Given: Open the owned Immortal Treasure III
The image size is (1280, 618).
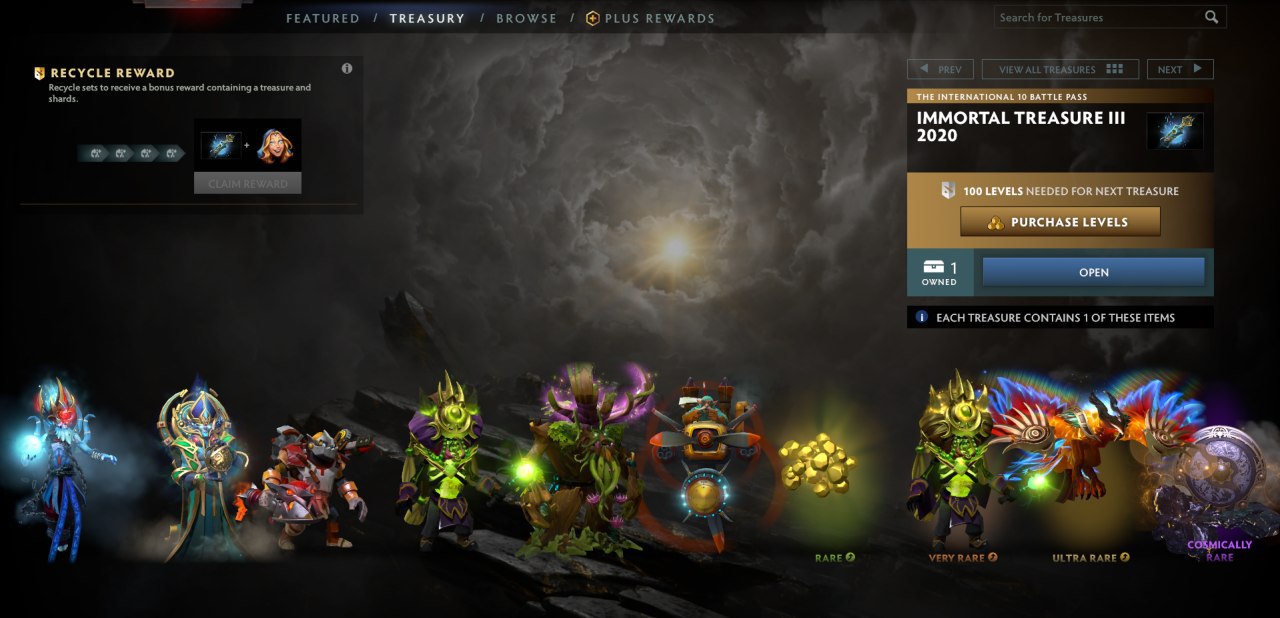Looking at the screenshot, I should pyautogui.click(x=1093, y=272).
